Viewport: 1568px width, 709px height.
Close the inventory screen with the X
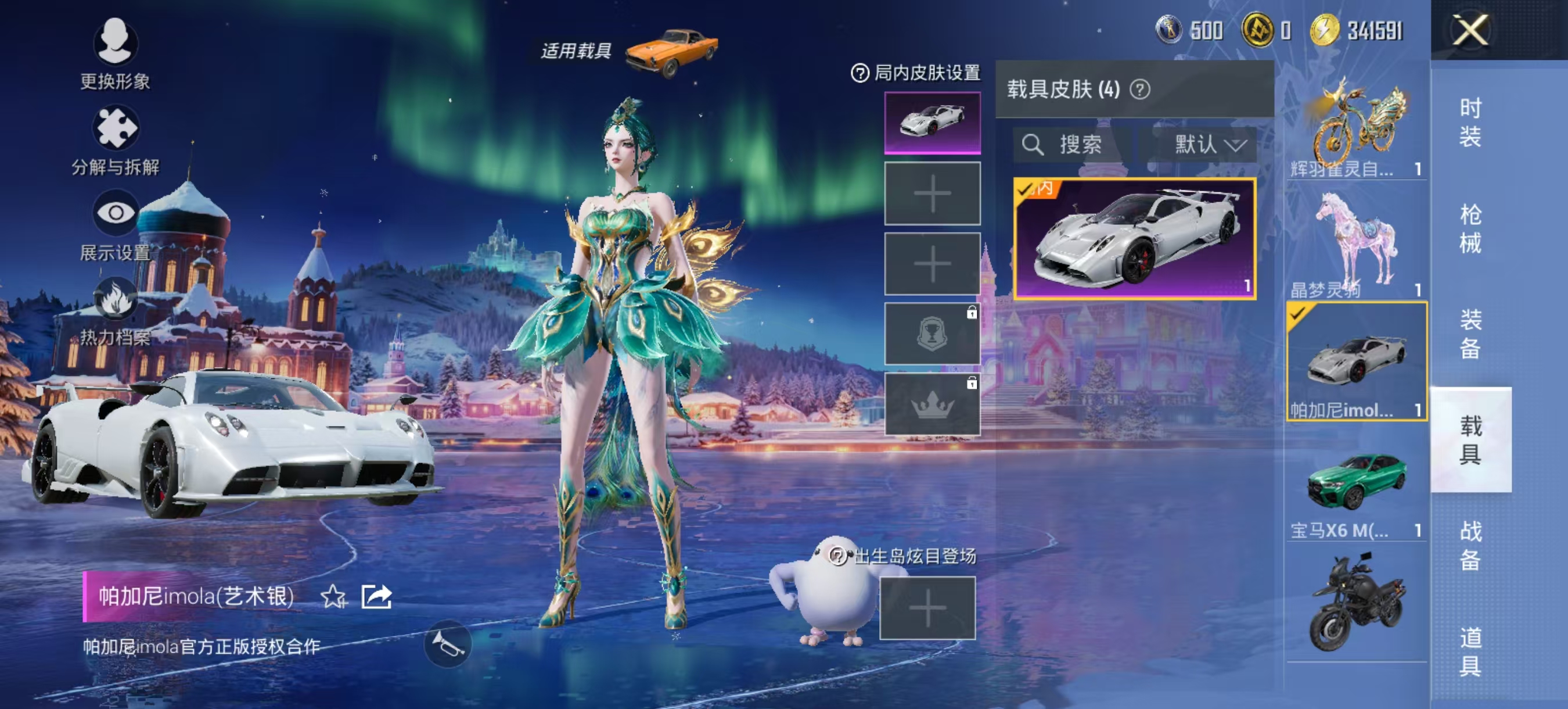coord(1470,29)
